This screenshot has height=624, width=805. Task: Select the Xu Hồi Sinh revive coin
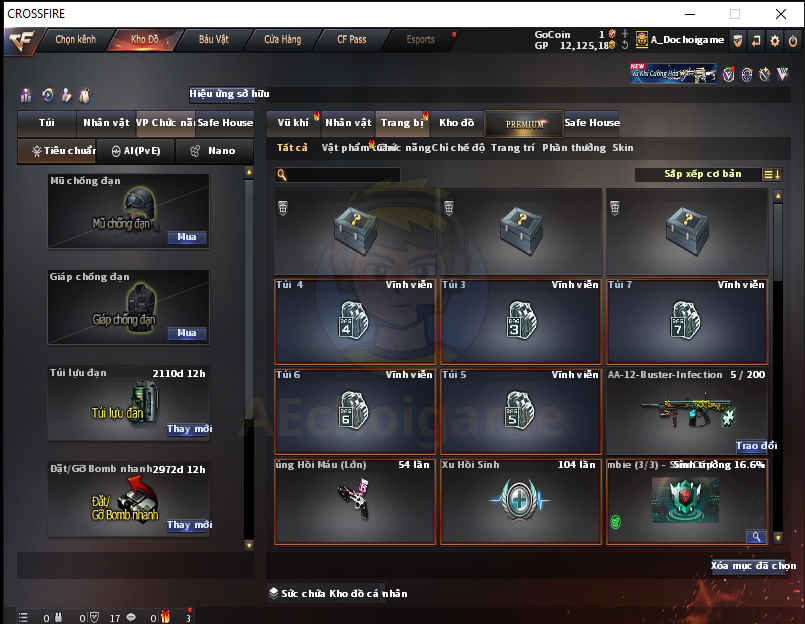[x=520, y=502]
